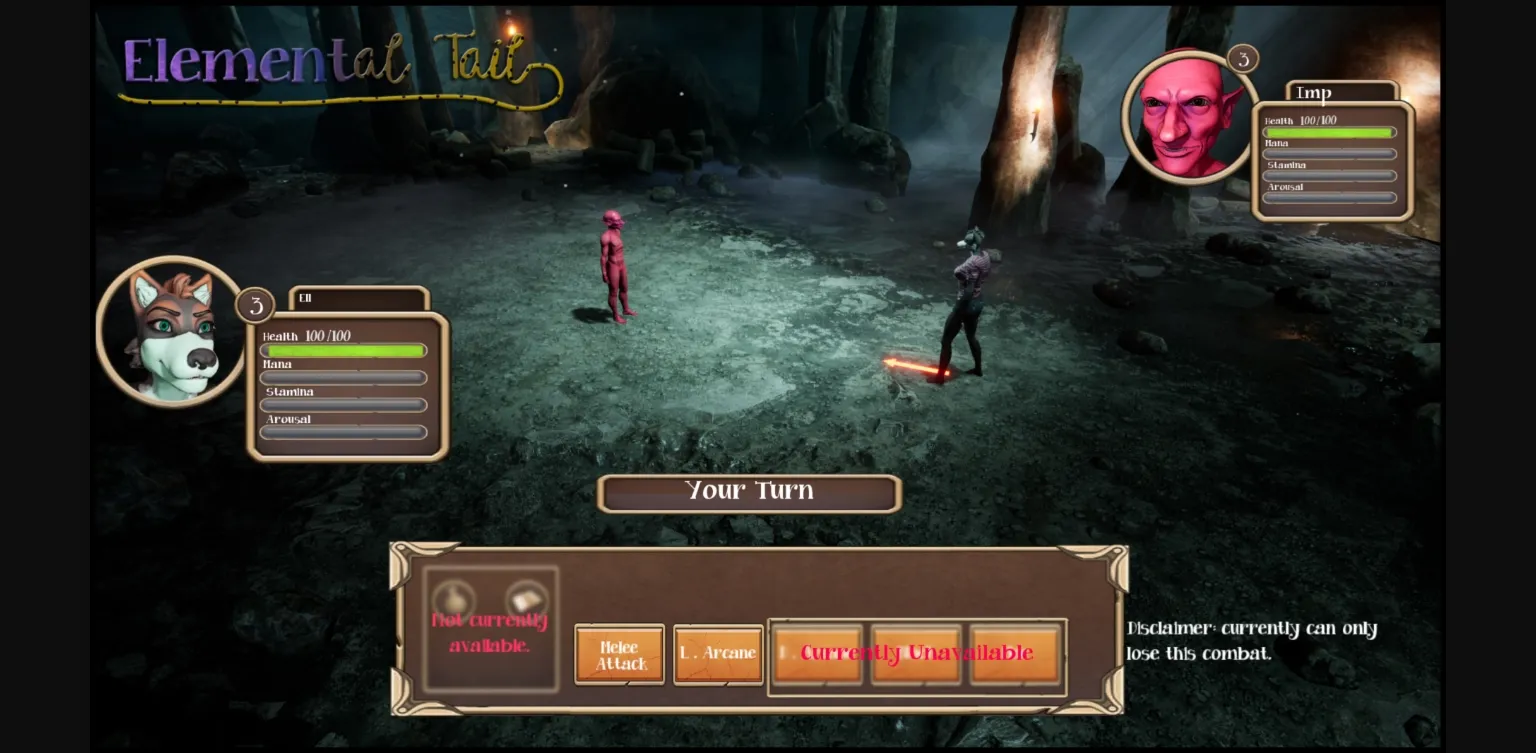Select the Imp's level 3 badge
This screenshot has height=753, width=1536.
pos(1244,59)
